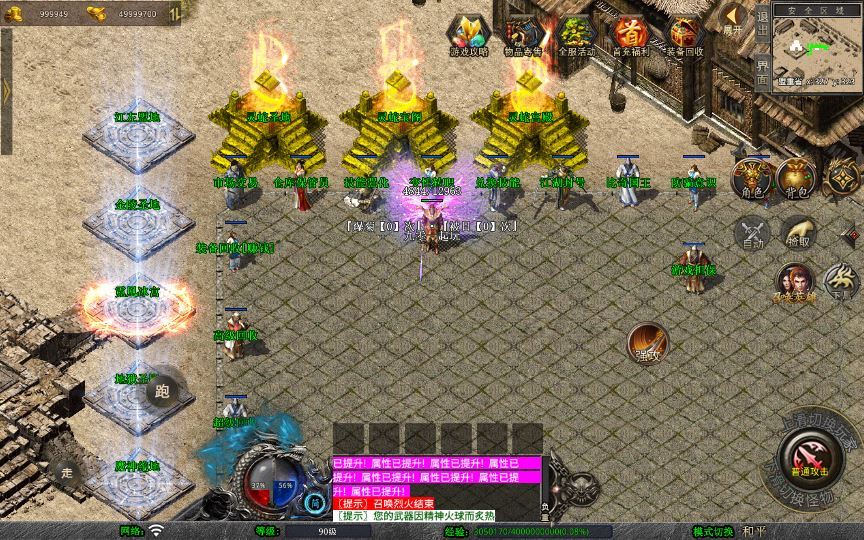Screen dimensions: 864x540
Task: Click the 展开 expand arrow
Action: (735, 19)
